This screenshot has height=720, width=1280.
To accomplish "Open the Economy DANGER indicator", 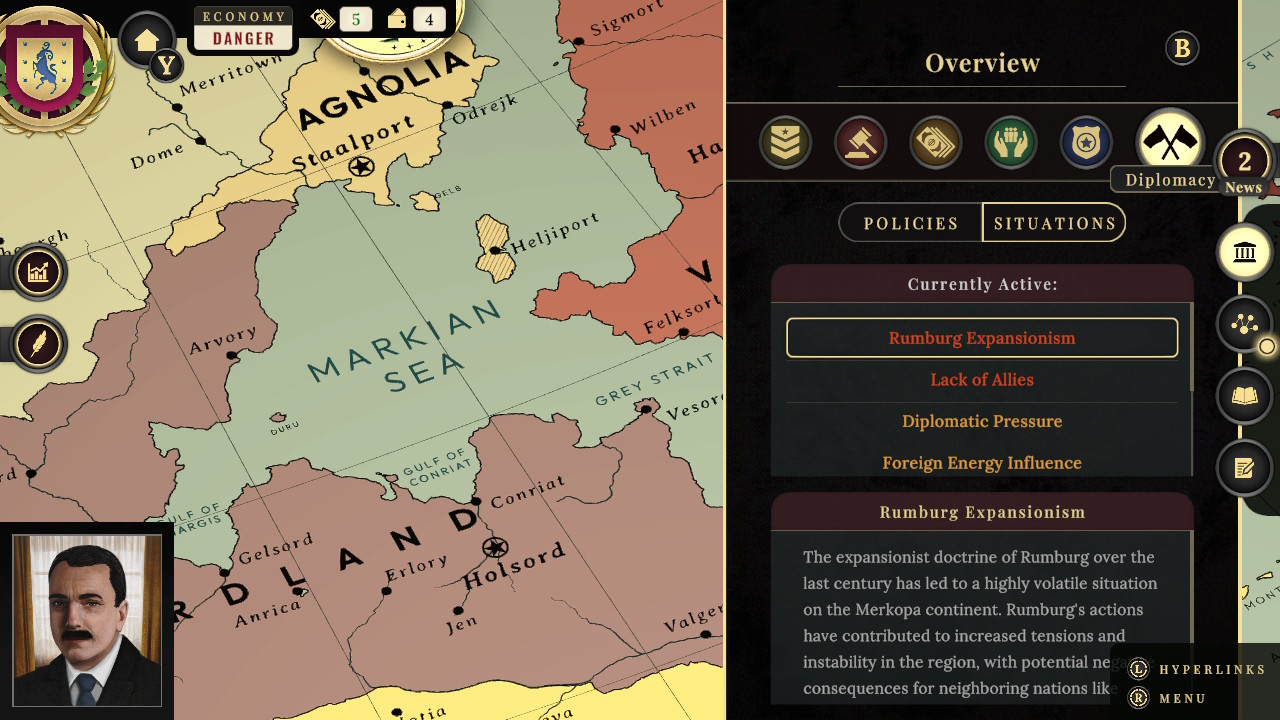I will click(242, 27).
